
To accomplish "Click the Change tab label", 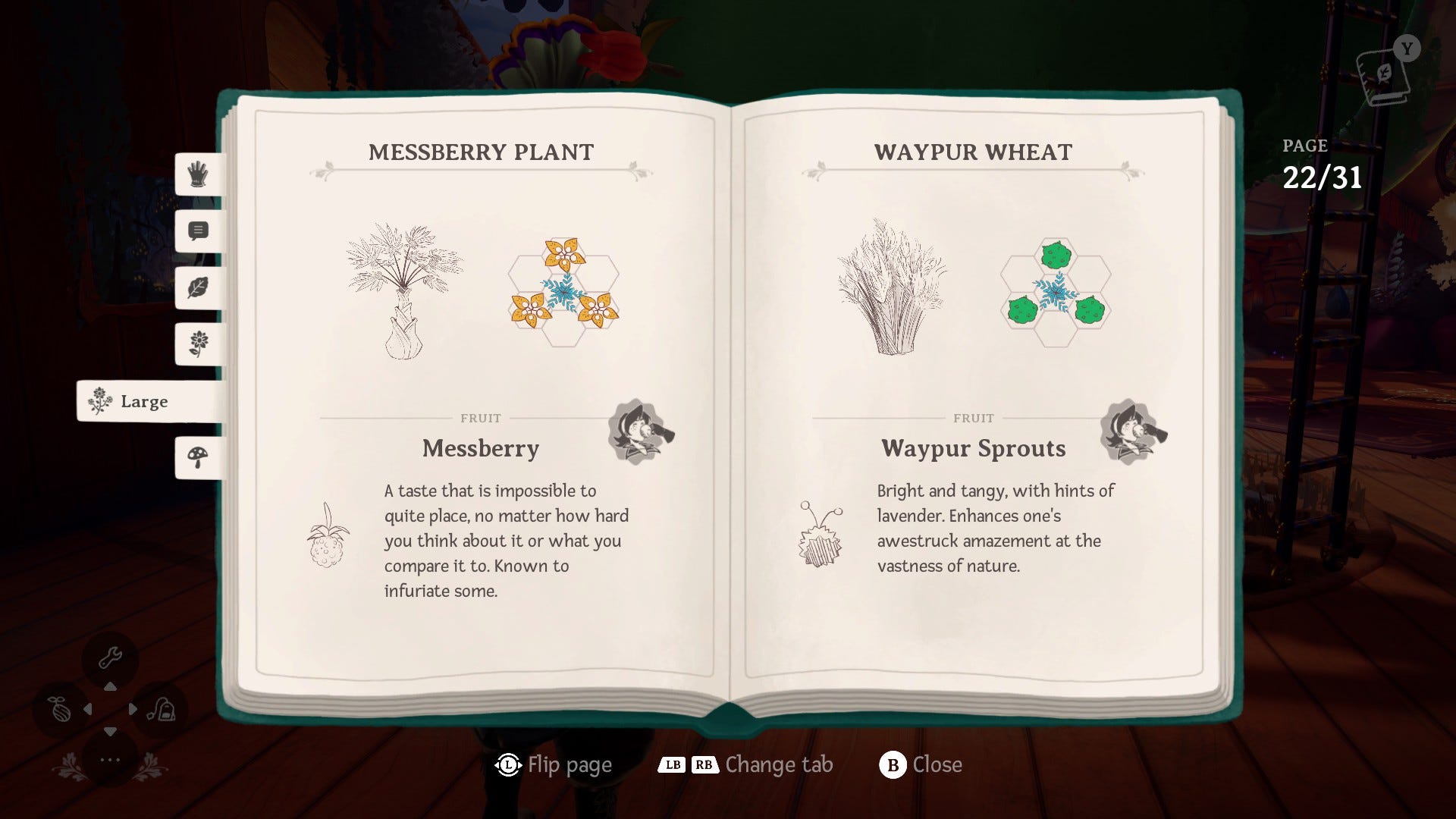I will click(x=779, y=764).
